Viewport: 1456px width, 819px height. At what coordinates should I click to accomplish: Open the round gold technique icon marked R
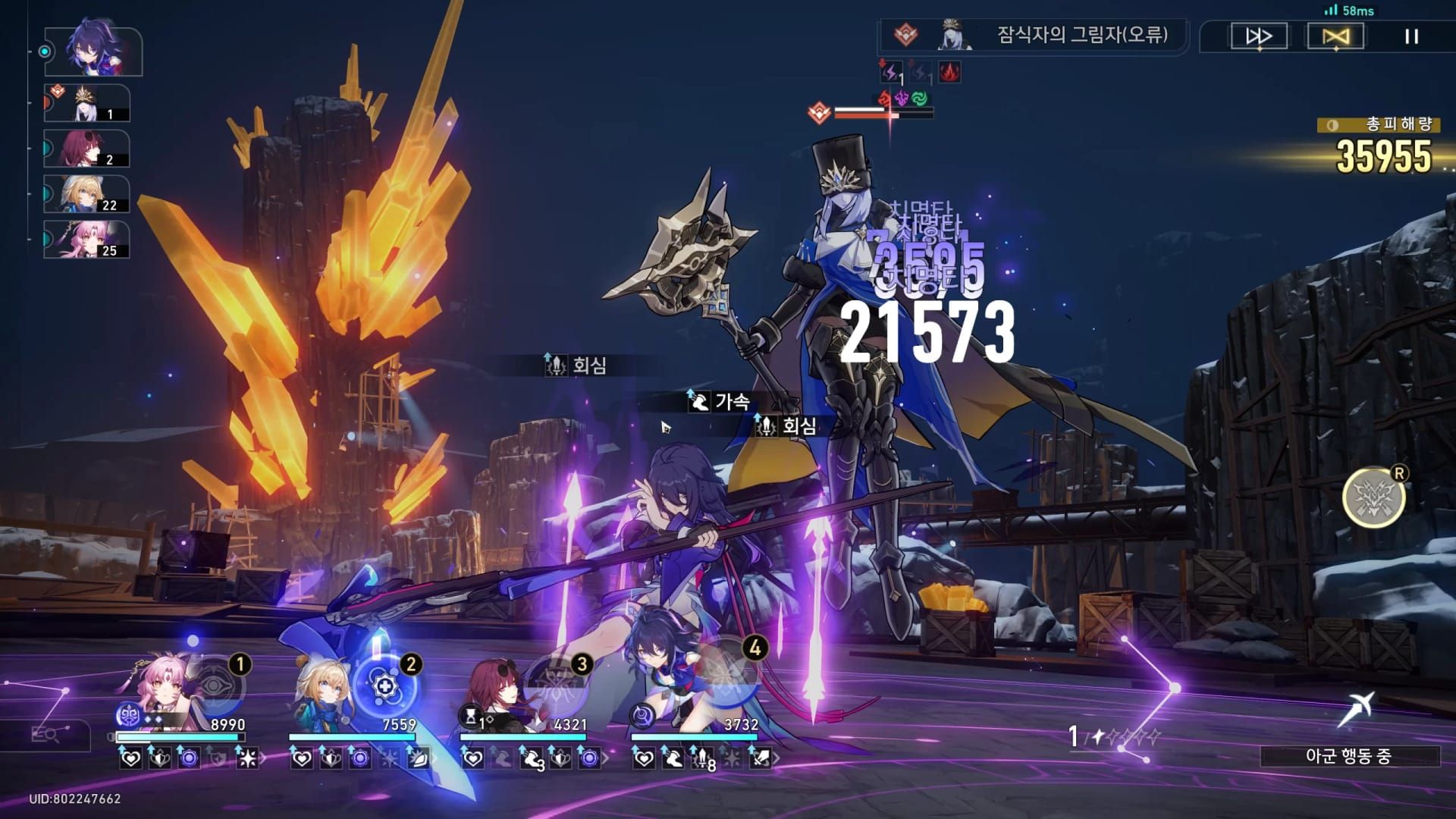pos(1373,498)
